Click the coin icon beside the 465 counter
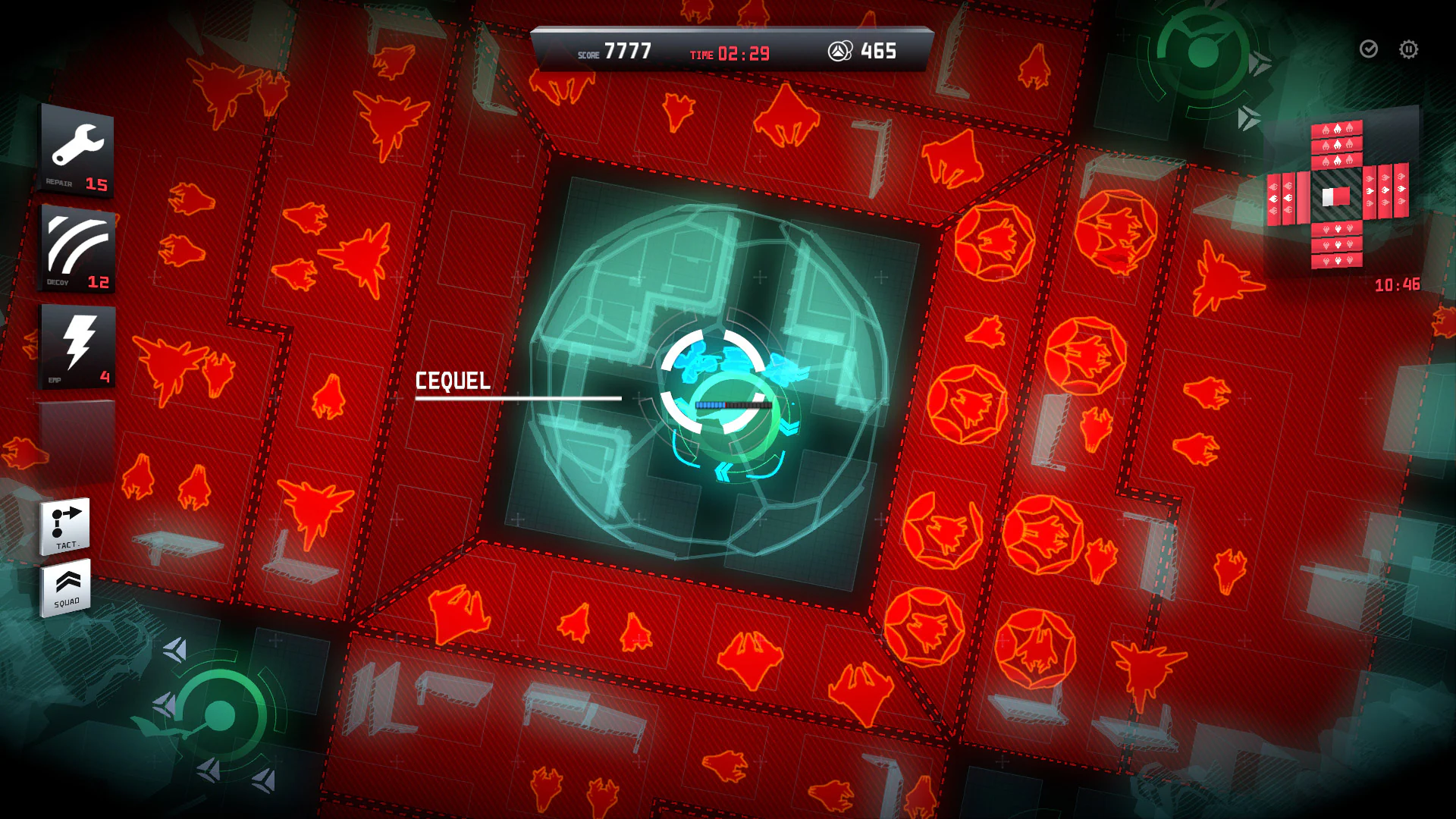Screen dimensions: 1456x819 pos(841,52)
